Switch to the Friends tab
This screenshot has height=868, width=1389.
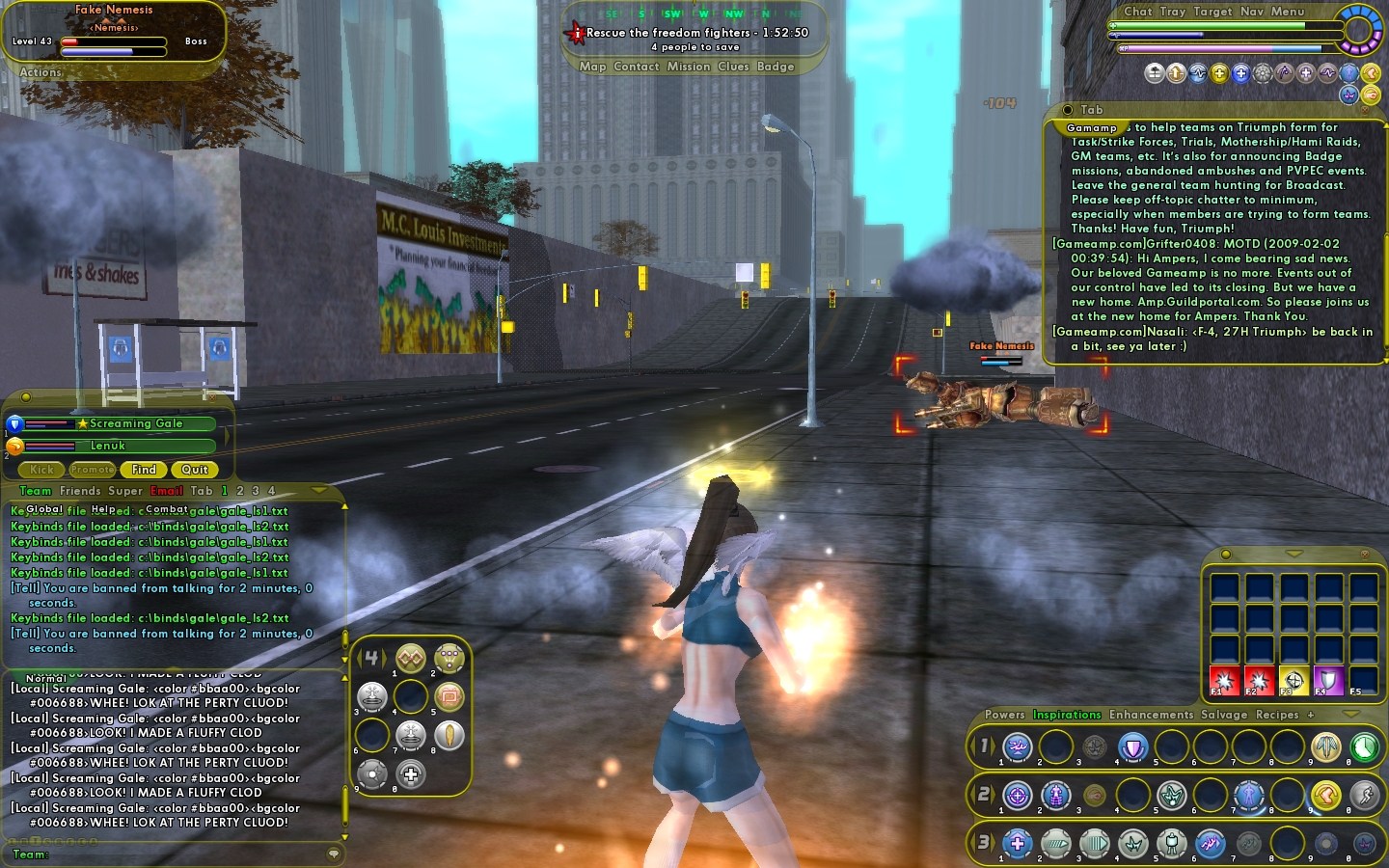coord(80,491)
